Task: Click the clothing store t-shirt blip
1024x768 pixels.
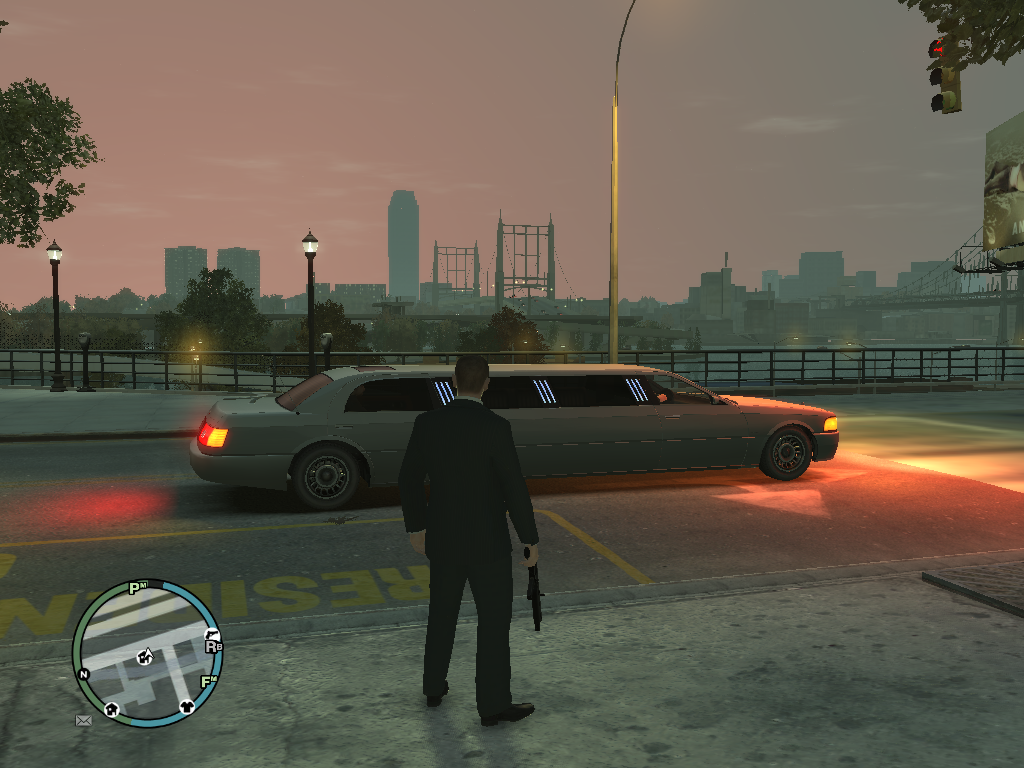Action: point(187,706)
